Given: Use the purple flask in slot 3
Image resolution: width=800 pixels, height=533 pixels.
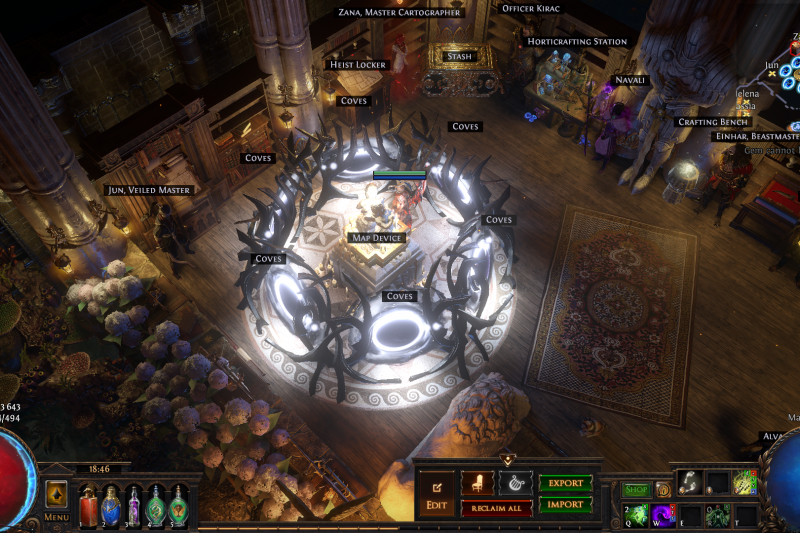Looking at the screenshot, I should 133,503.
